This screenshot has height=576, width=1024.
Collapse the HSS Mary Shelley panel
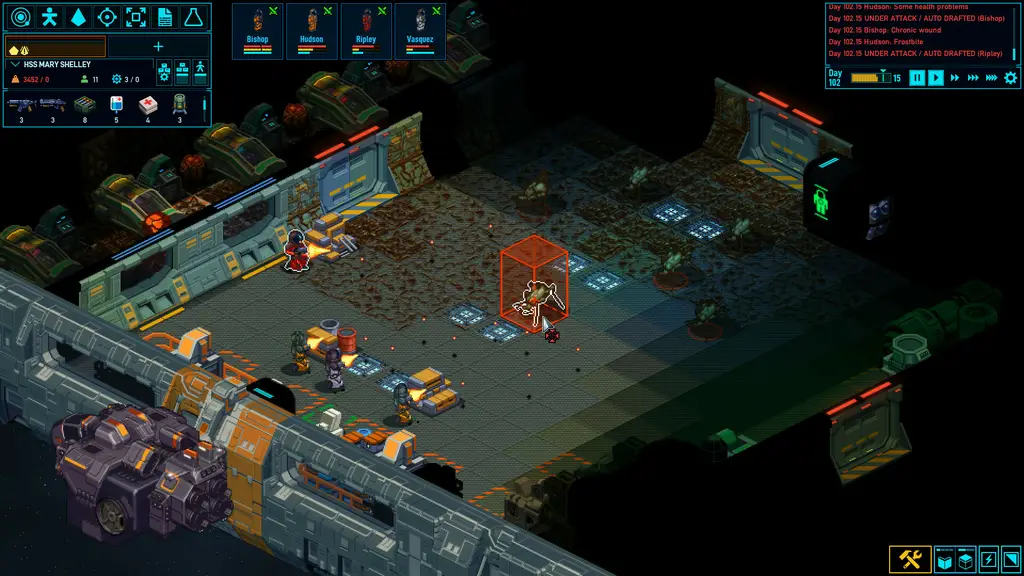(15, 65)
